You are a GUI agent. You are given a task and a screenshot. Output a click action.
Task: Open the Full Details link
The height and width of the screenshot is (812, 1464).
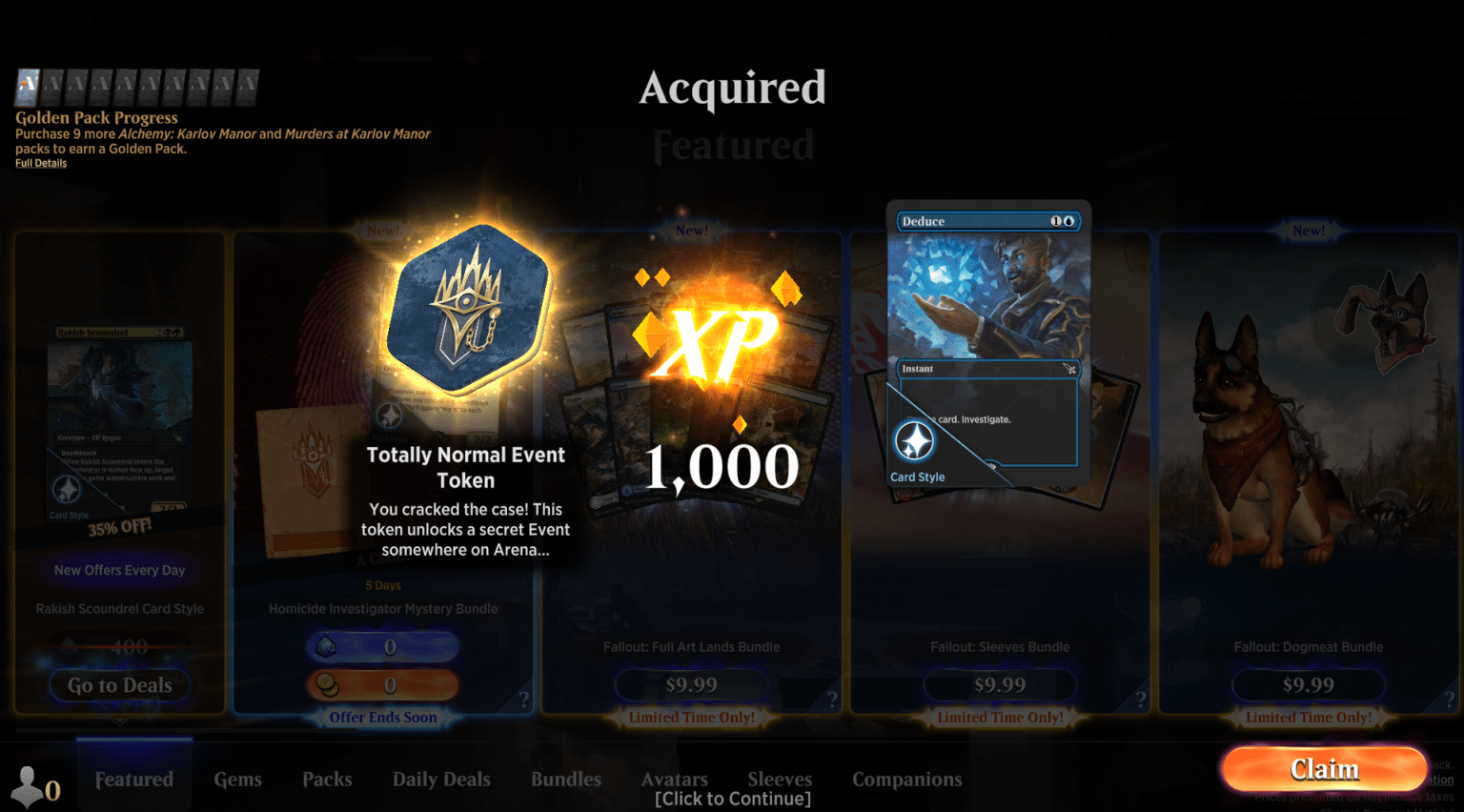point(40,162)
